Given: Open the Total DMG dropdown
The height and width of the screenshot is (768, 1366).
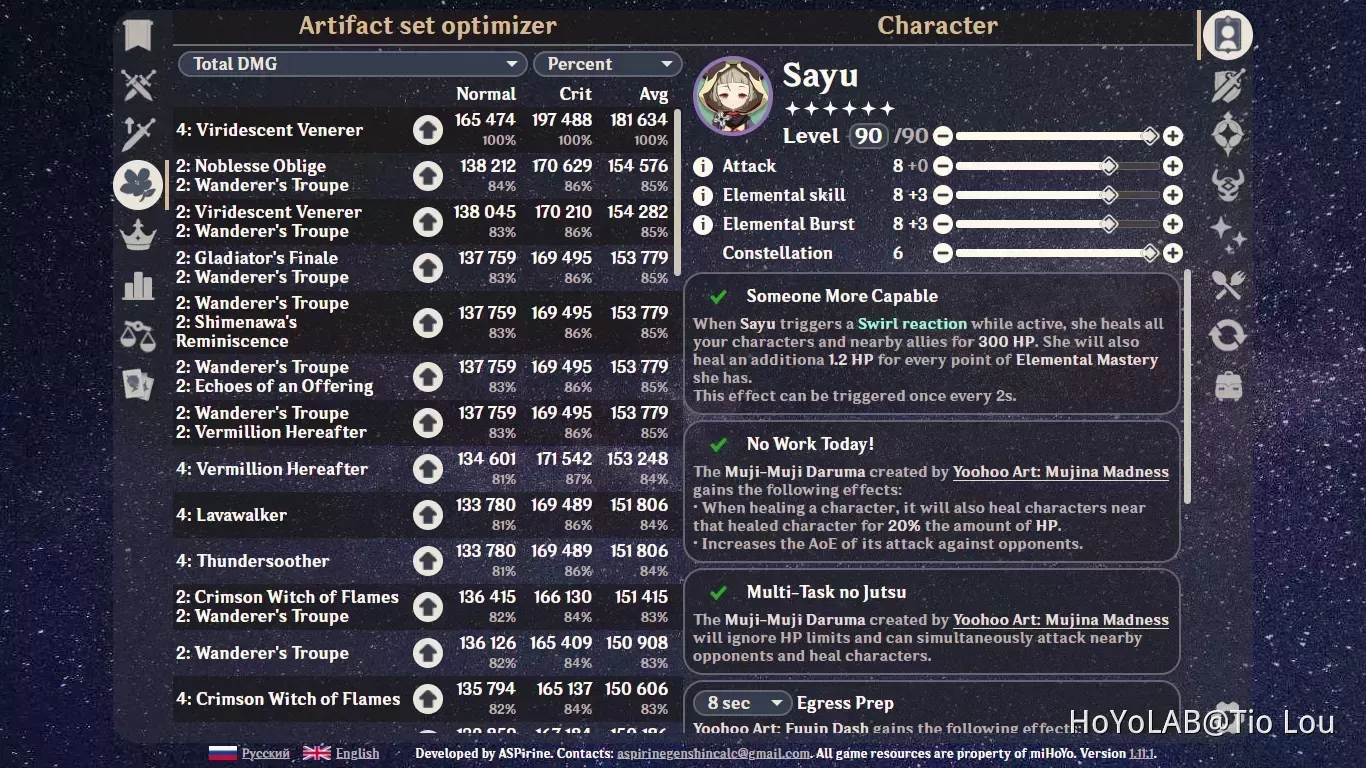Looking at the screenshot, I should pos(352,63).
